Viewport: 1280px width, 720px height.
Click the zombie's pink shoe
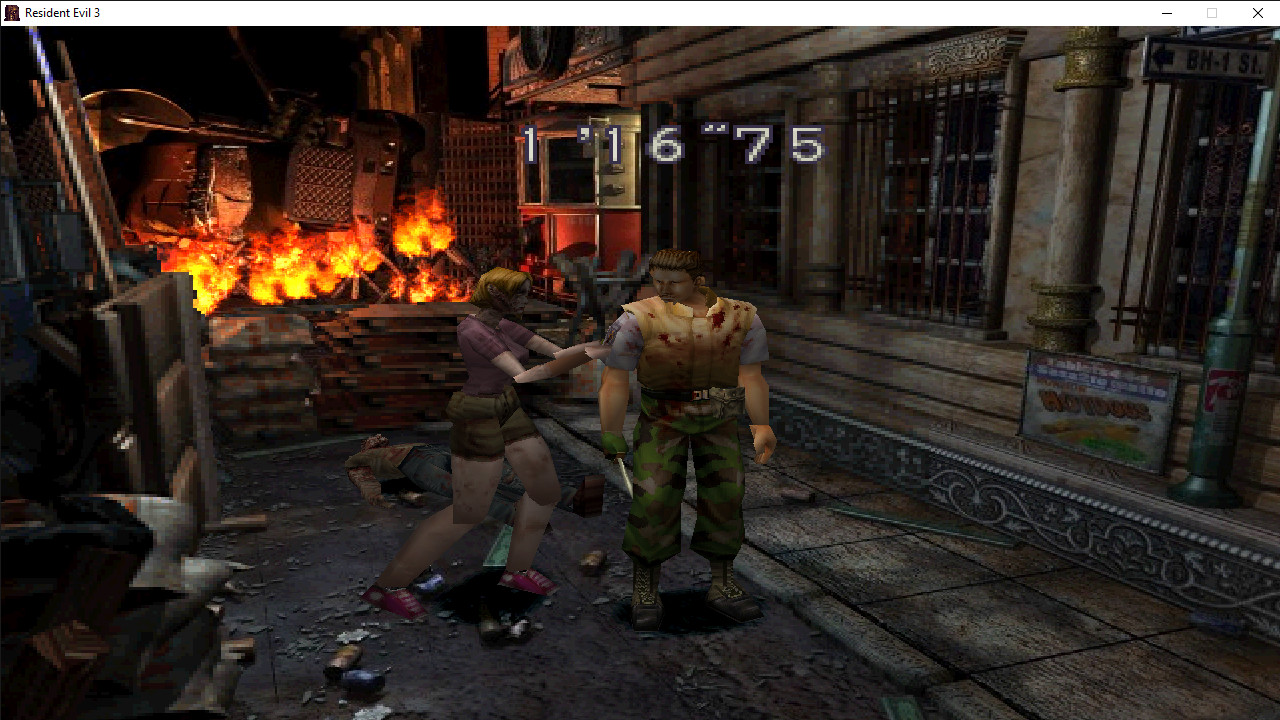[525, 583]
